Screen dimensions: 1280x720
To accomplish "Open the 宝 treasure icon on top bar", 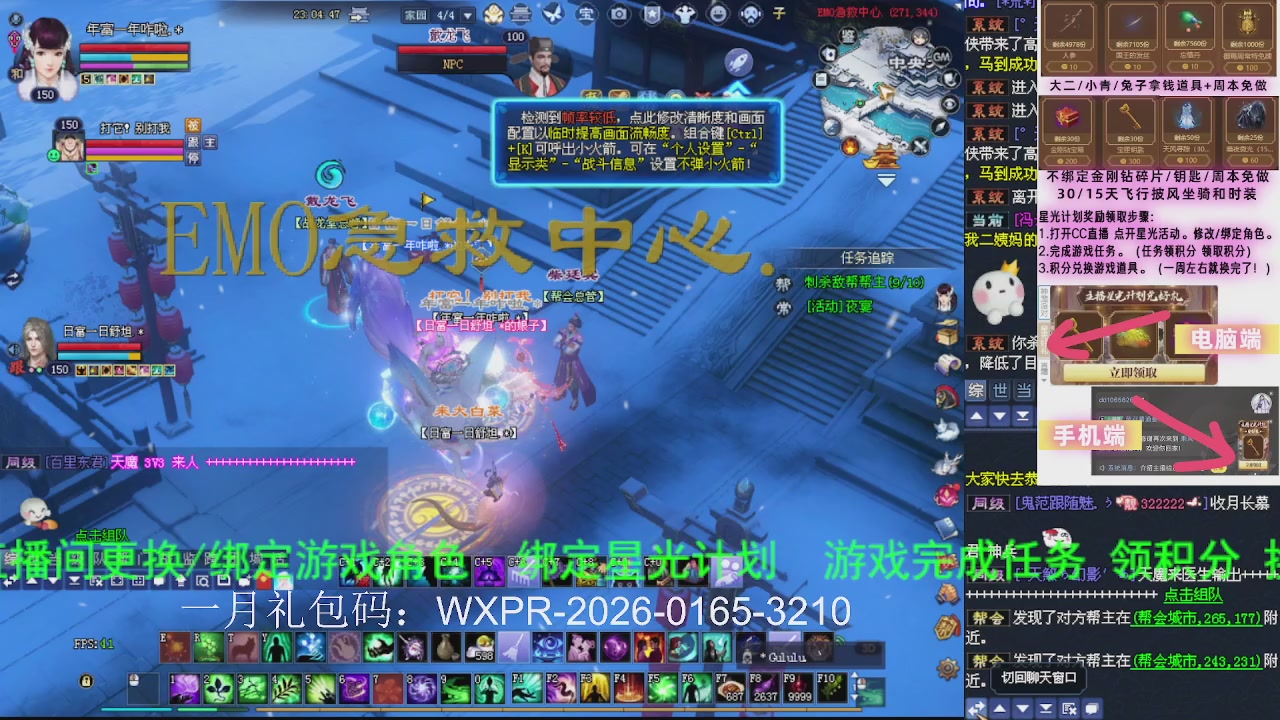I will [585, 14].
